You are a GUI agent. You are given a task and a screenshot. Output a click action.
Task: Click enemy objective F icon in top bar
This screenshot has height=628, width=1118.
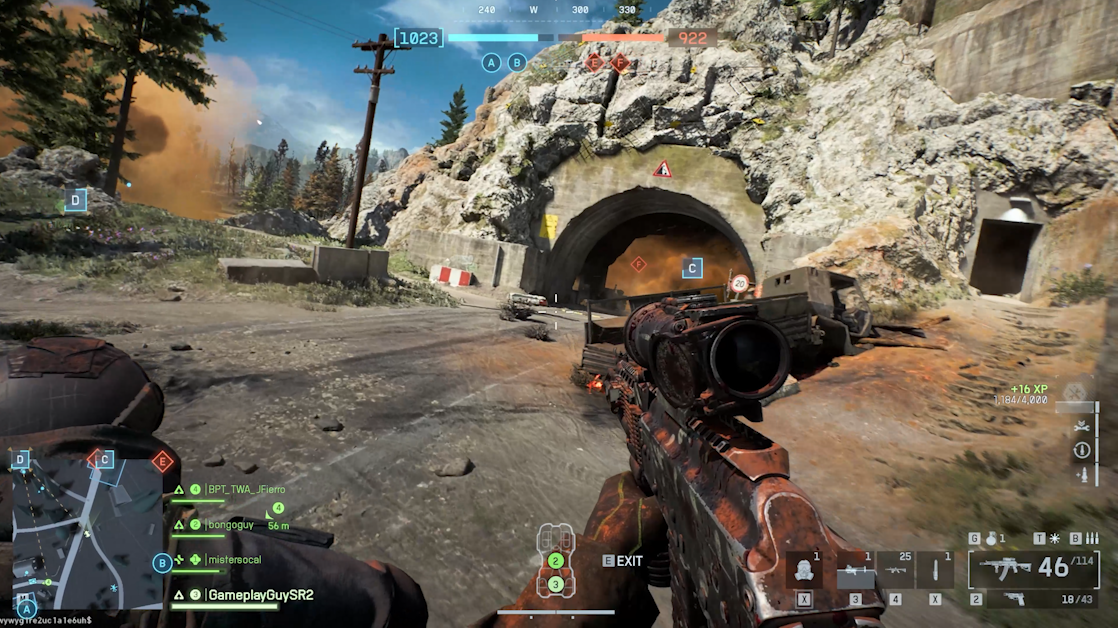[x=620, y=63]
